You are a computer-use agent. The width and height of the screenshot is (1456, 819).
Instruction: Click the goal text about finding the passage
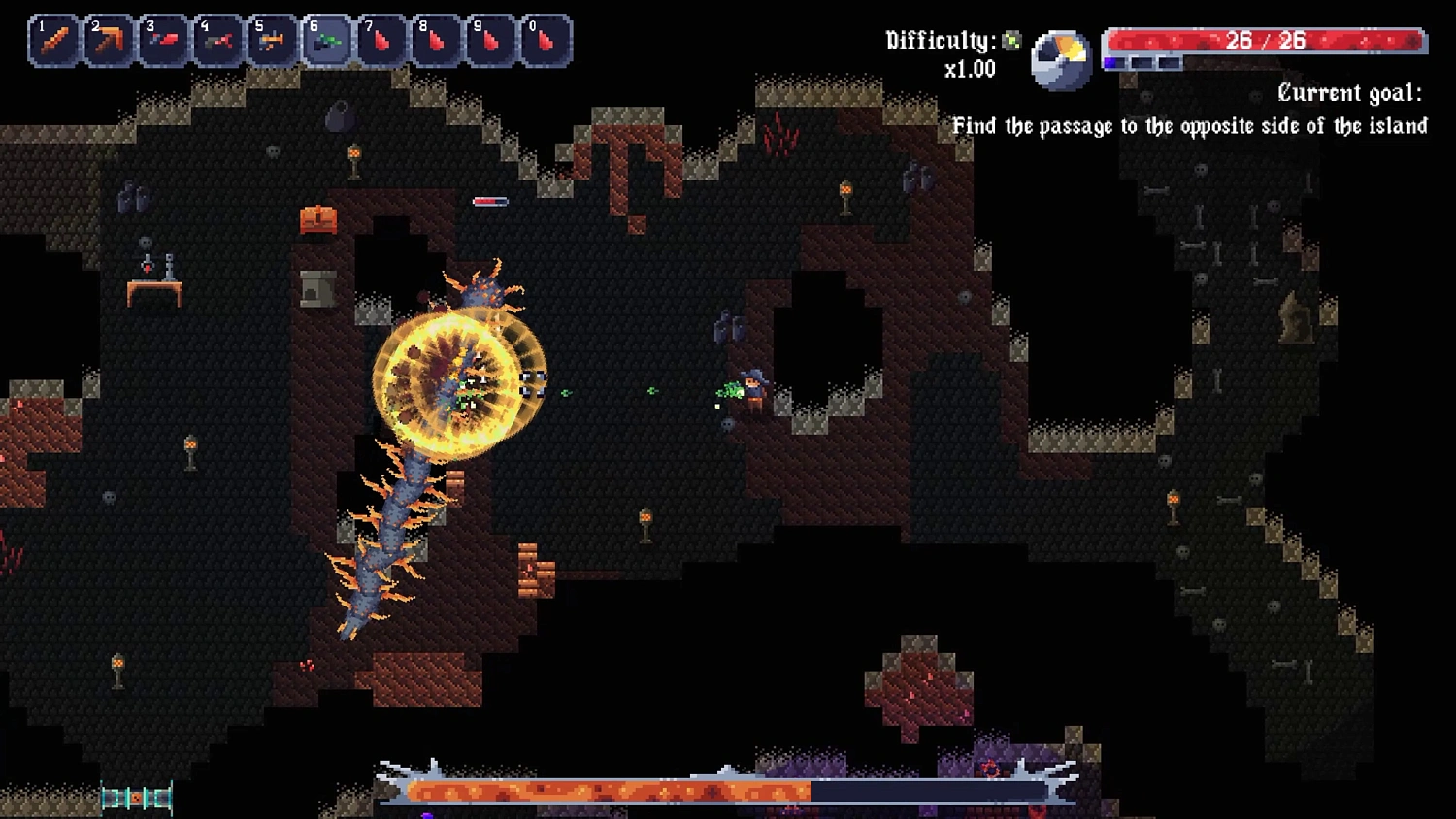point(1191,125)
